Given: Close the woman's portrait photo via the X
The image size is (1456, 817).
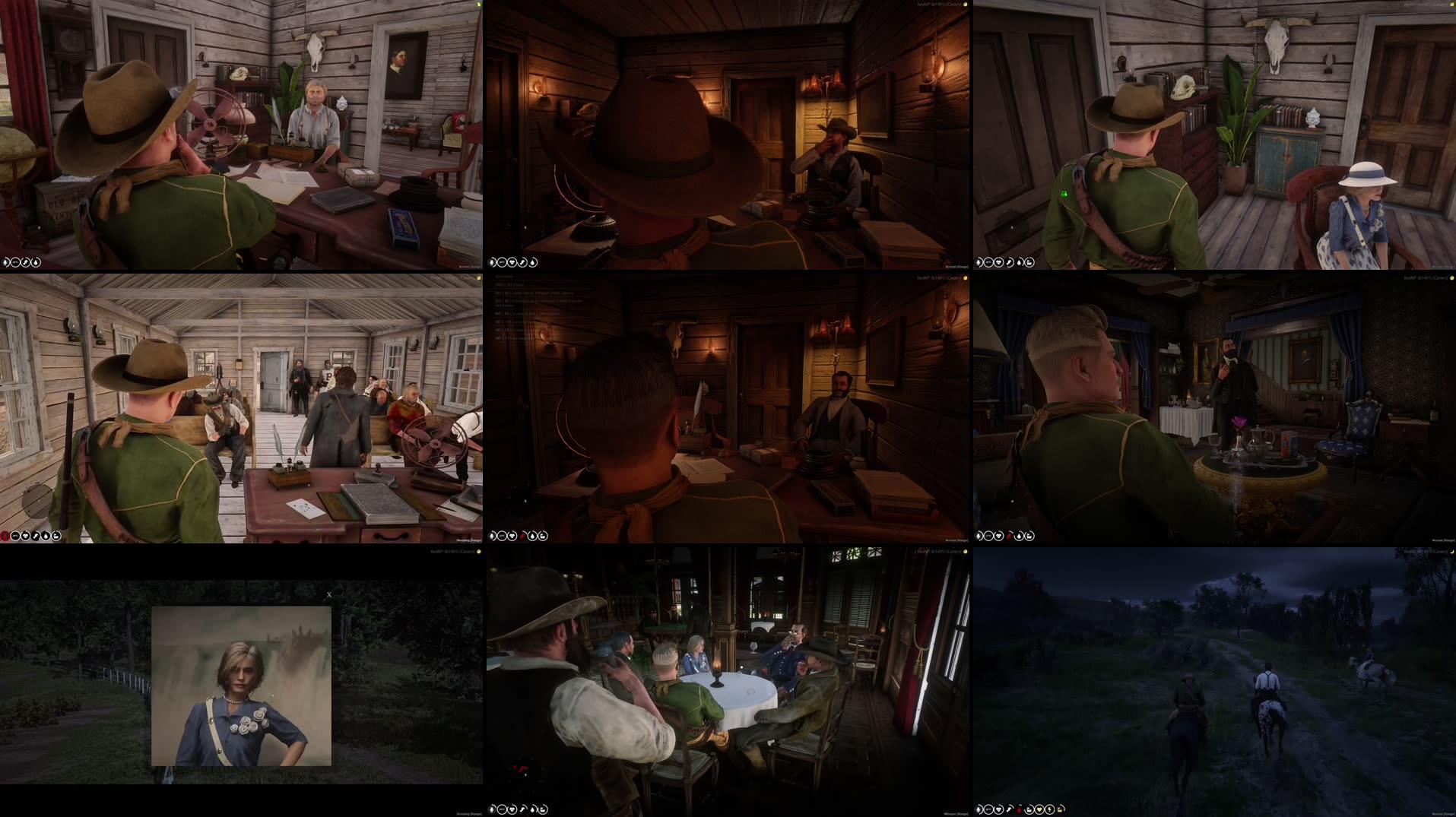Looking at the screenshot, I should pyautogui.click(x=328, y=594).
